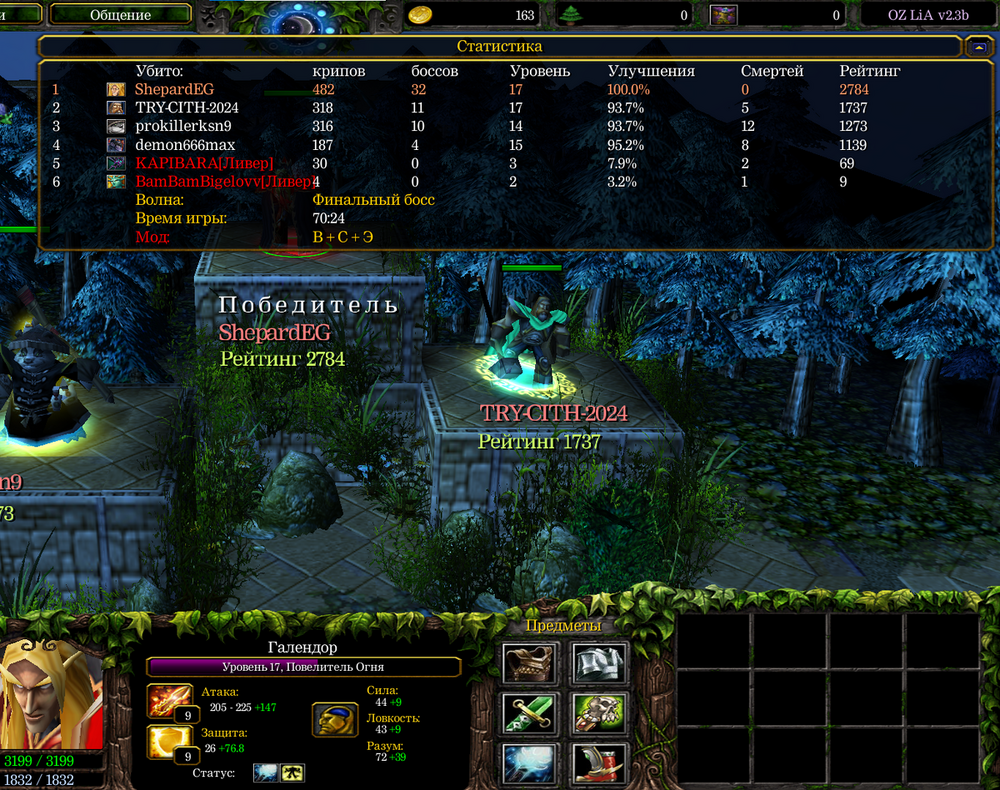Select the red boots item
The width and height of the screenshot is (1000, 790).
(x=599, y=763)
